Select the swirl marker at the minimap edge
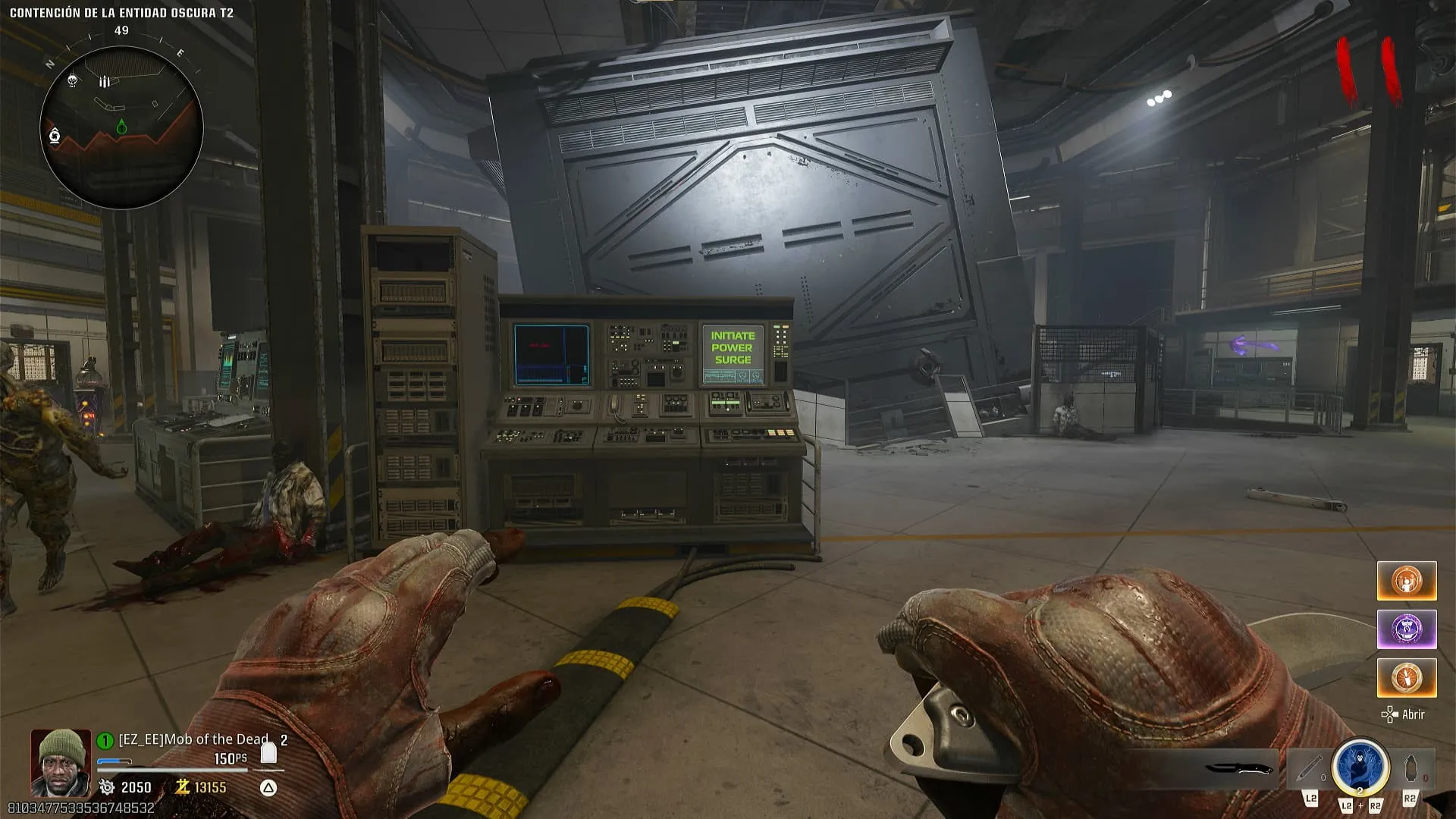 55,136
